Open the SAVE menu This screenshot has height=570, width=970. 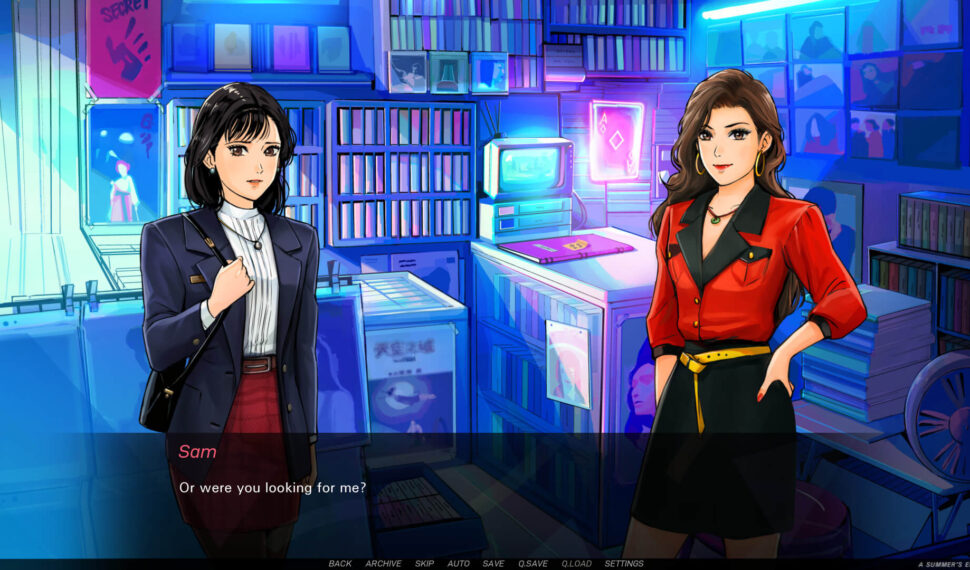coord(493,564)
